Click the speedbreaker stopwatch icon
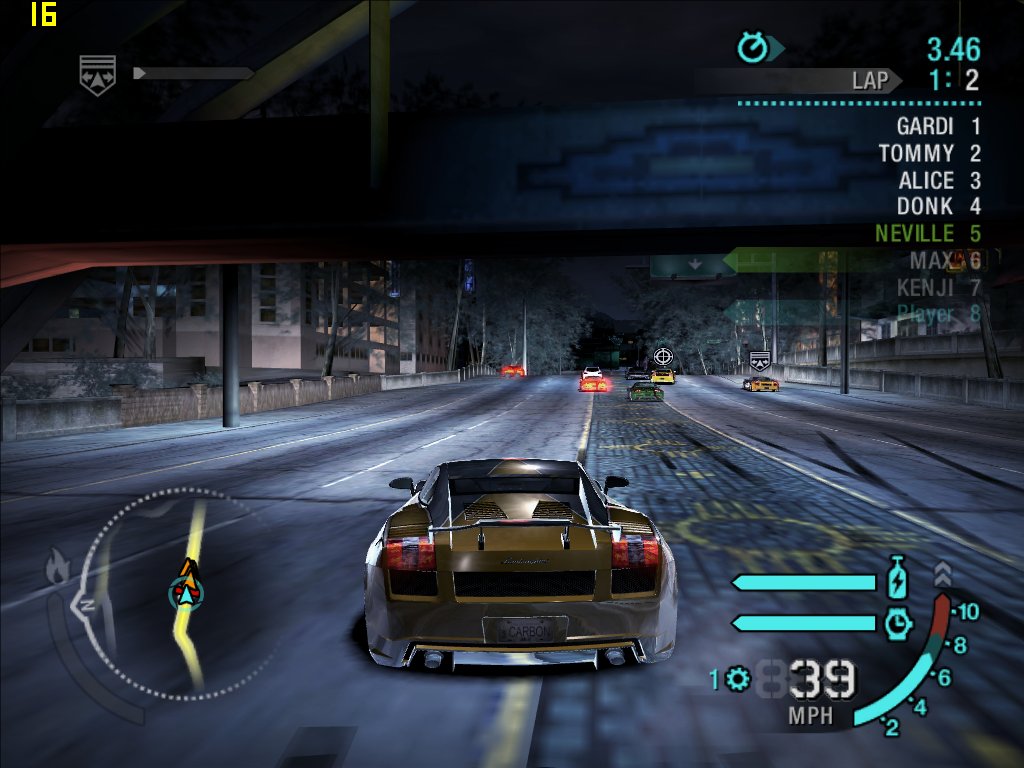 898,623
